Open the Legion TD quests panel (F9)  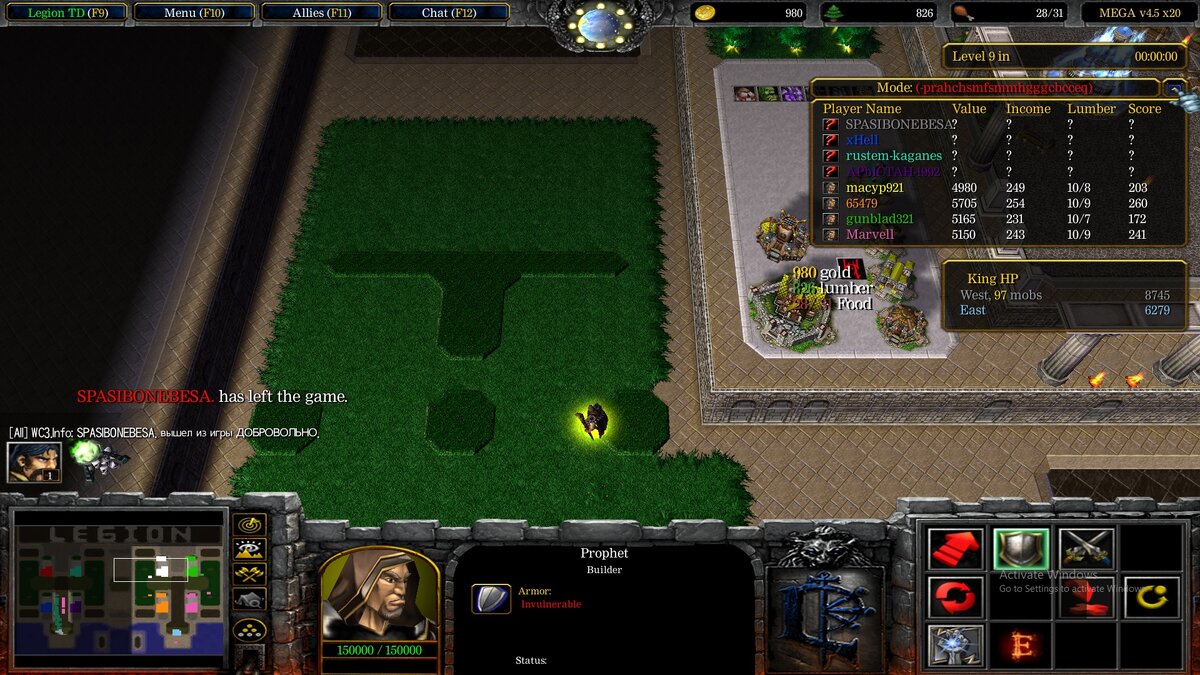[65, 13]
